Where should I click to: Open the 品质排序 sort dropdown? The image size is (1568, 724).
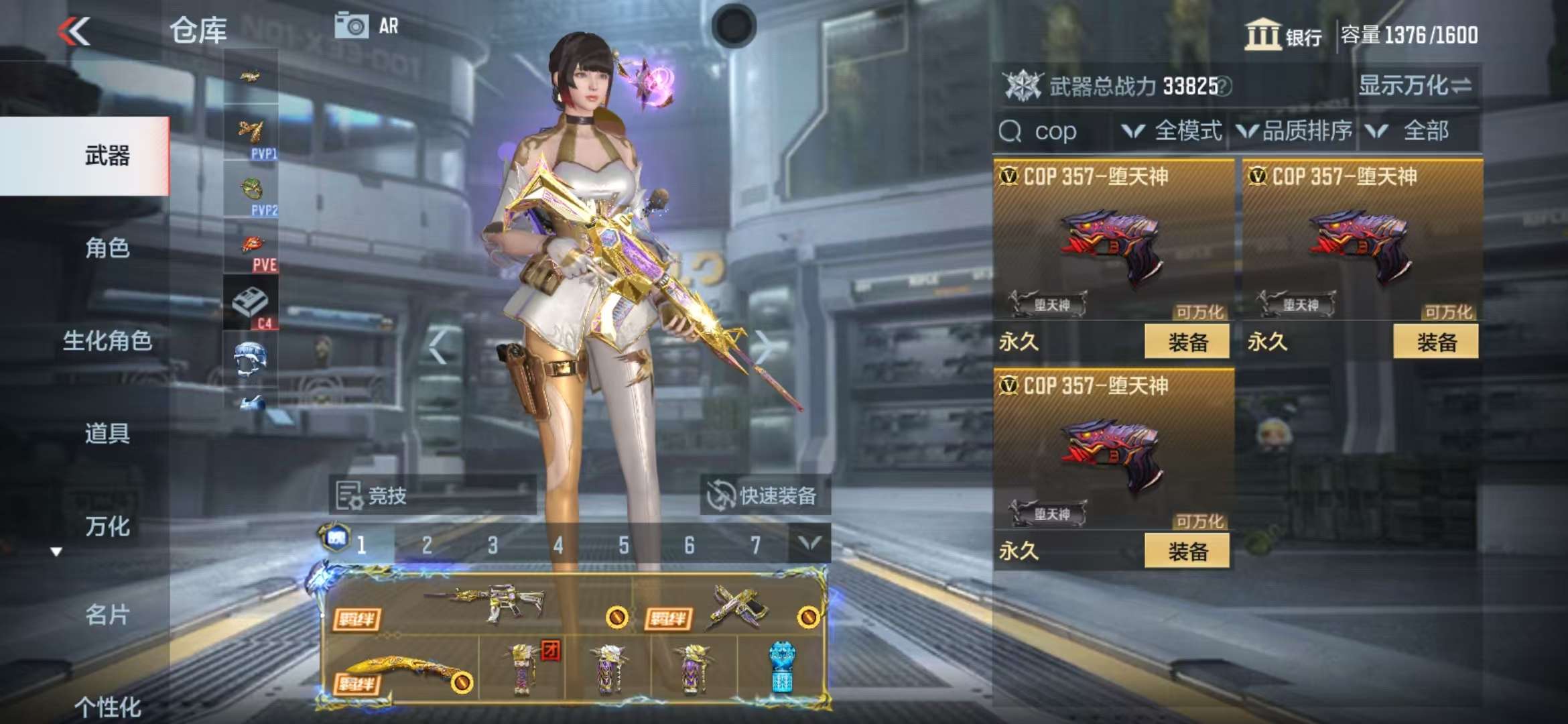click(1295, 131)
